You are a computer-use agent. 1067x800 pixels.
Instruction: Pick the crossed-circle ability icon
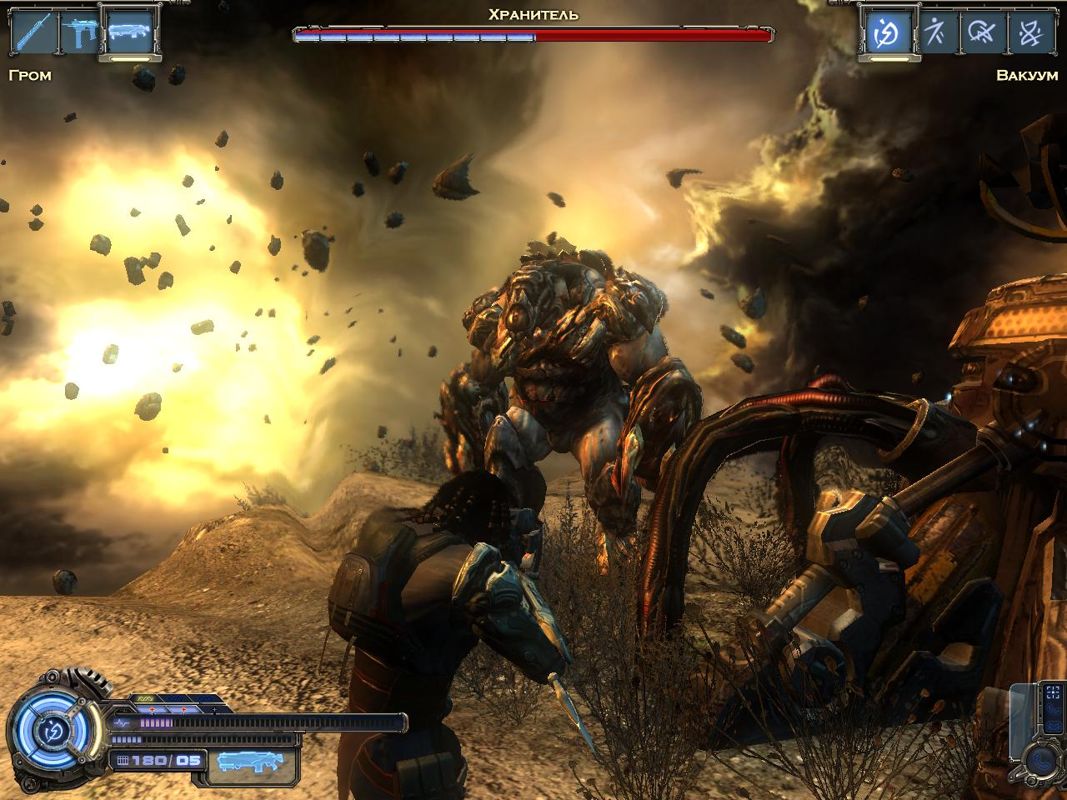(x=983, y=33)
